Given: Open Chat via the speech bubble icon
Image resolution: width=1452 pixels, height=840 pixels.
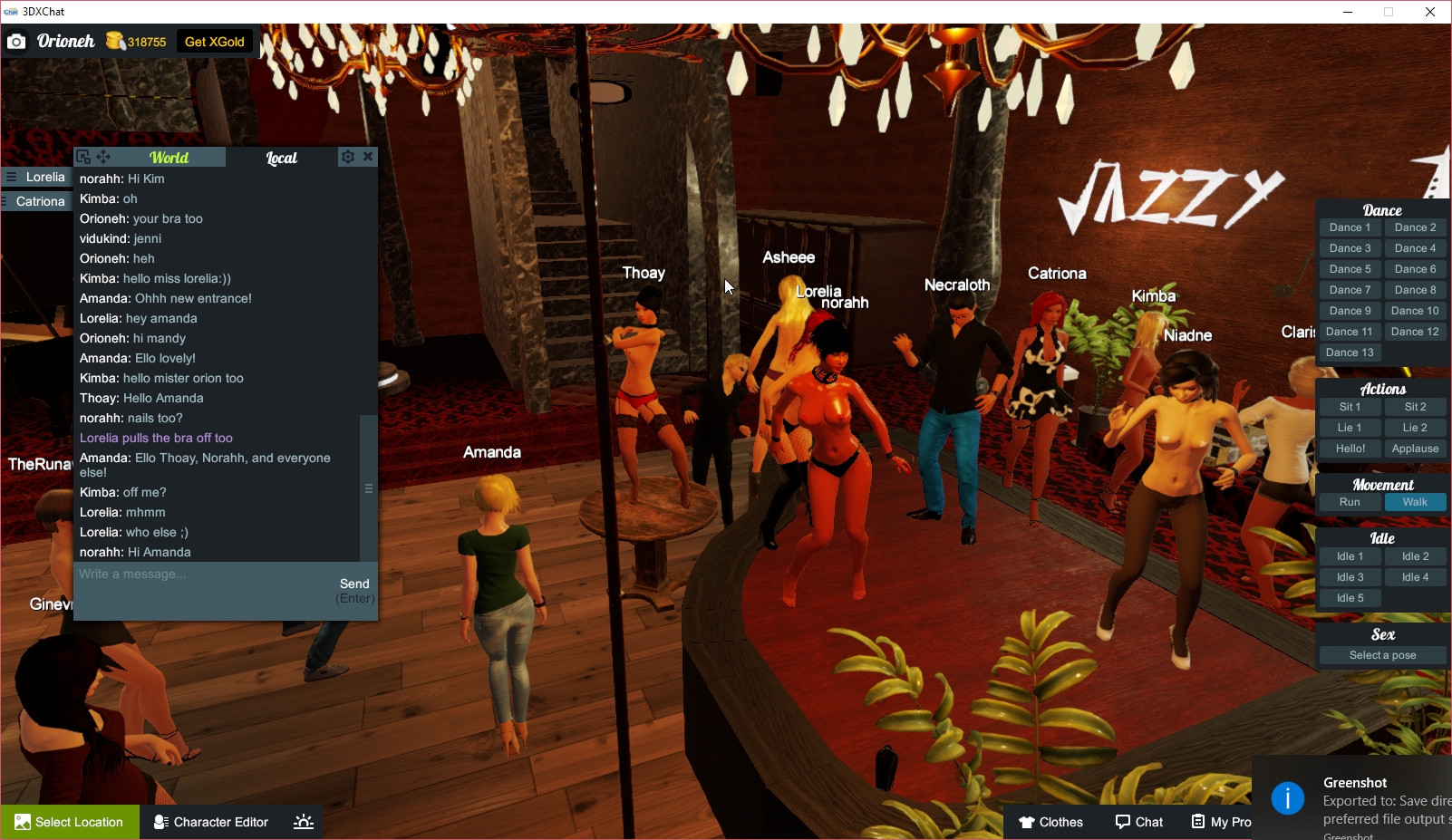Looking at the screenshot, I should click(1121, 822).
